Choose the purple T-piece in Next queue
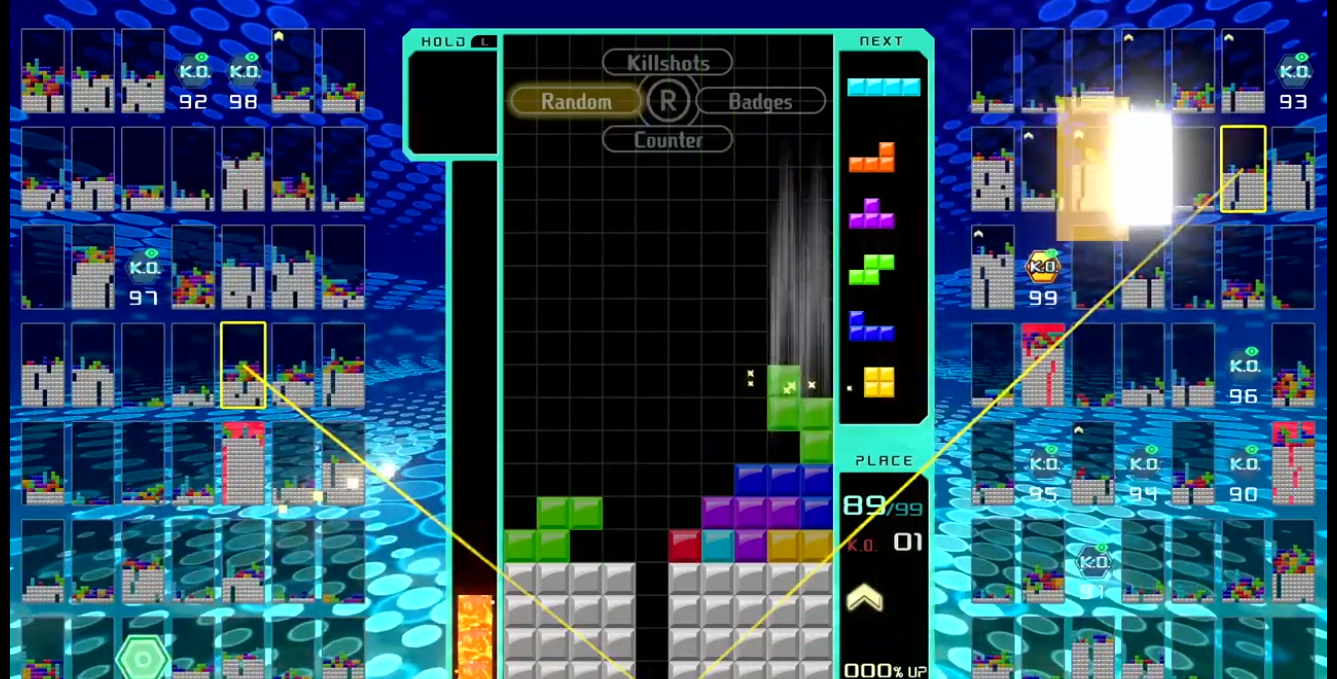 pyautogui.click(x=872, y=213)
